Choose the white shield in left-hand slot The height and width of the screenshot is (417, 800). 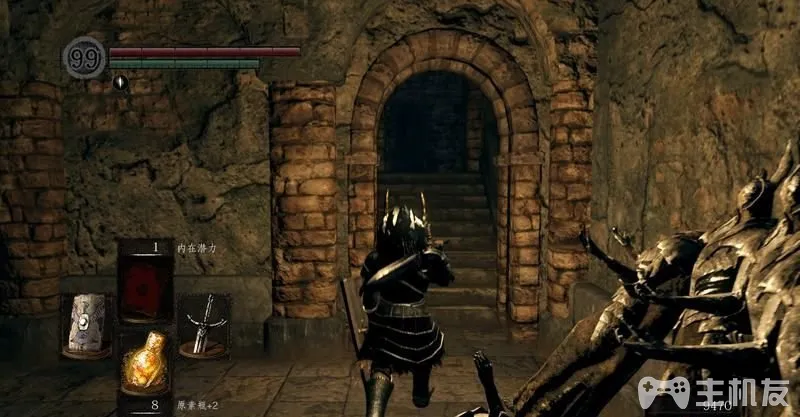click(85, 326)
